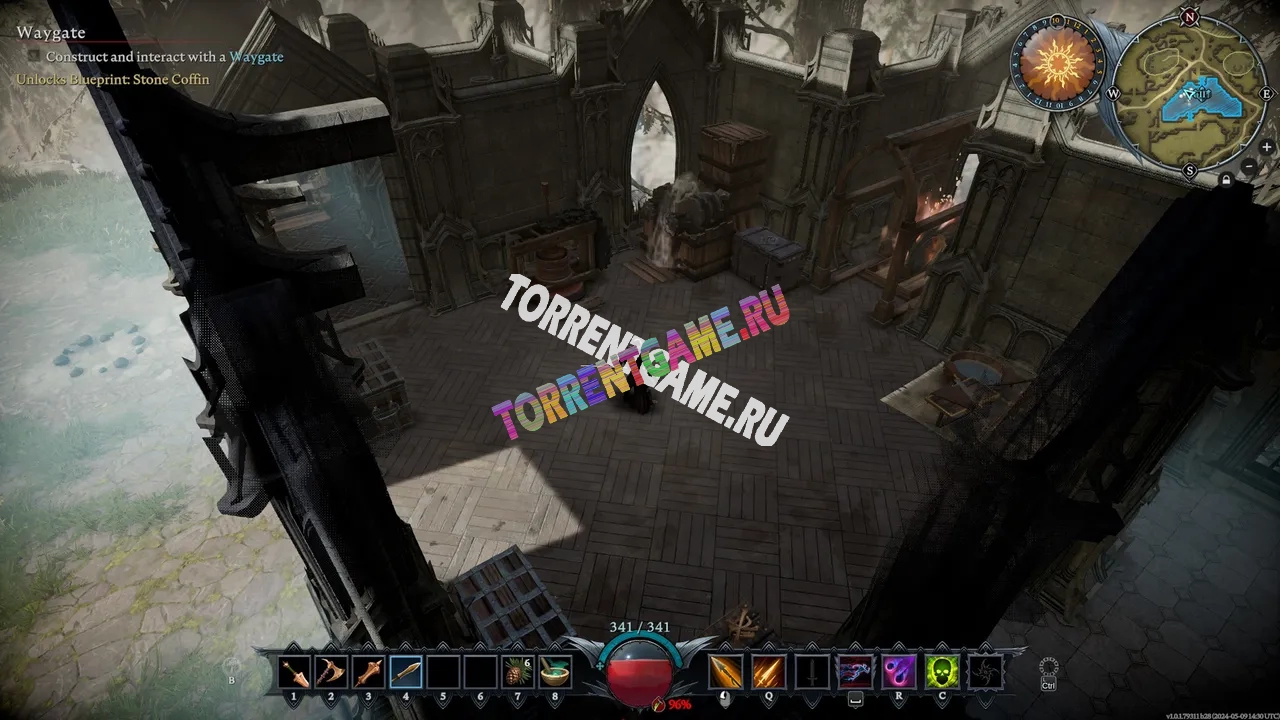The image size is (1280, 720).
Task: Use the green bowl consumable in slot 8
Action: click(553, 672)
